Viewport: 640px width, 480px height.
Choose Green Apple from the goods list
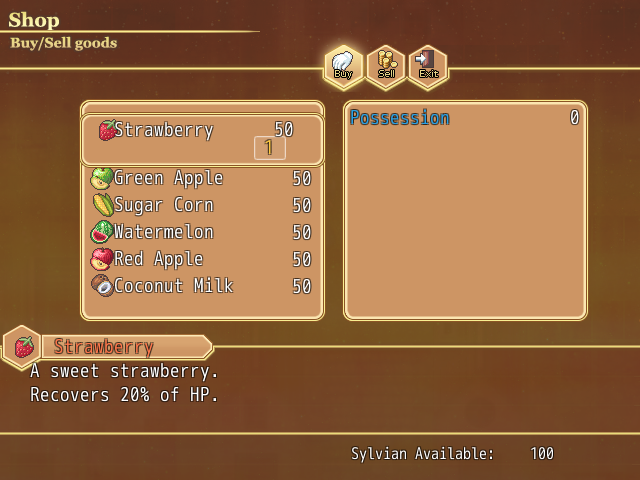[168, 178]
